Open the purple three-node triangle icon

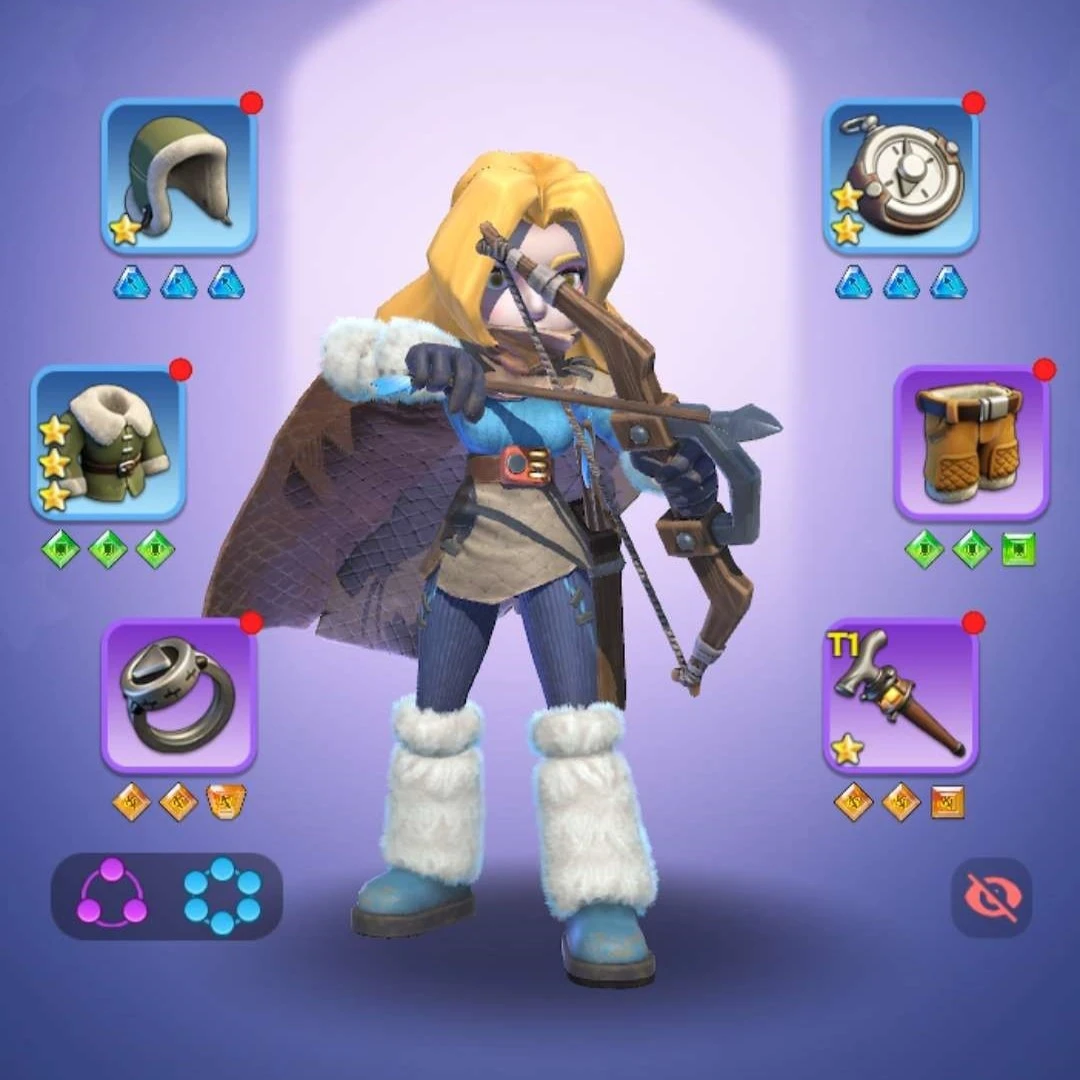112,895
